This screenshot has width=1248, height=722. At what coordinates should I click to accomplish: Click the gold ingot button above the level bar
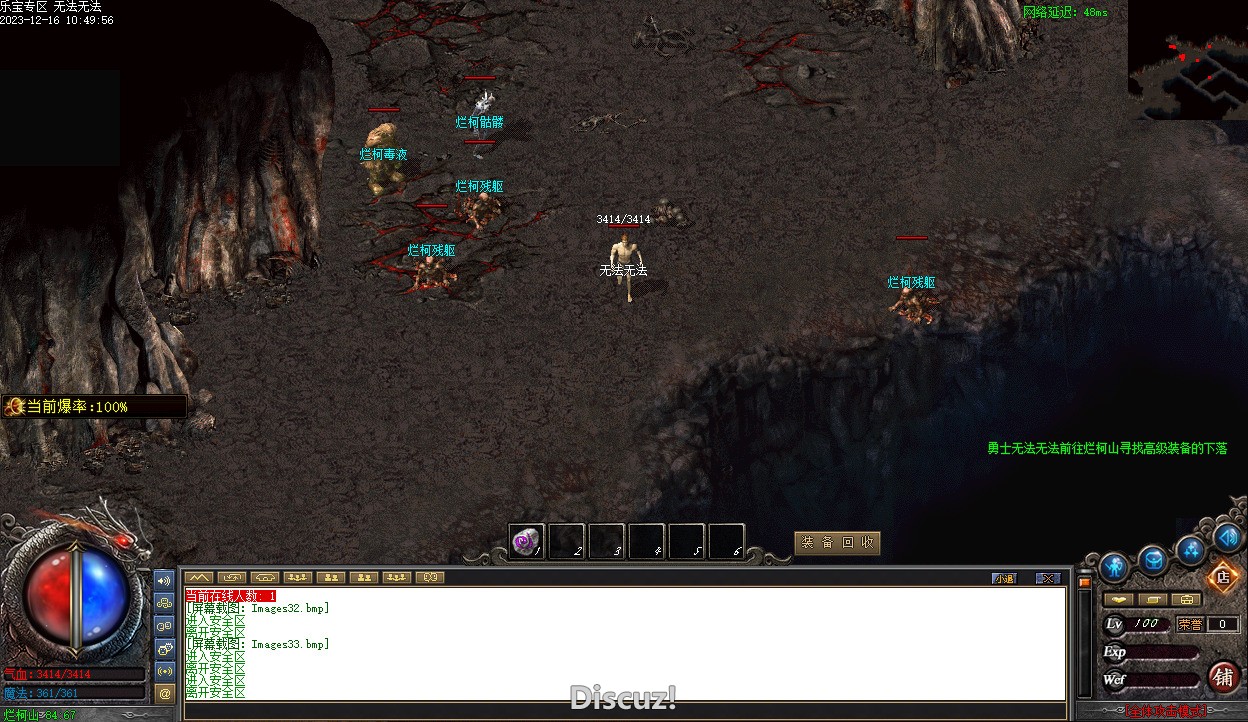[x=1119, y=600]
